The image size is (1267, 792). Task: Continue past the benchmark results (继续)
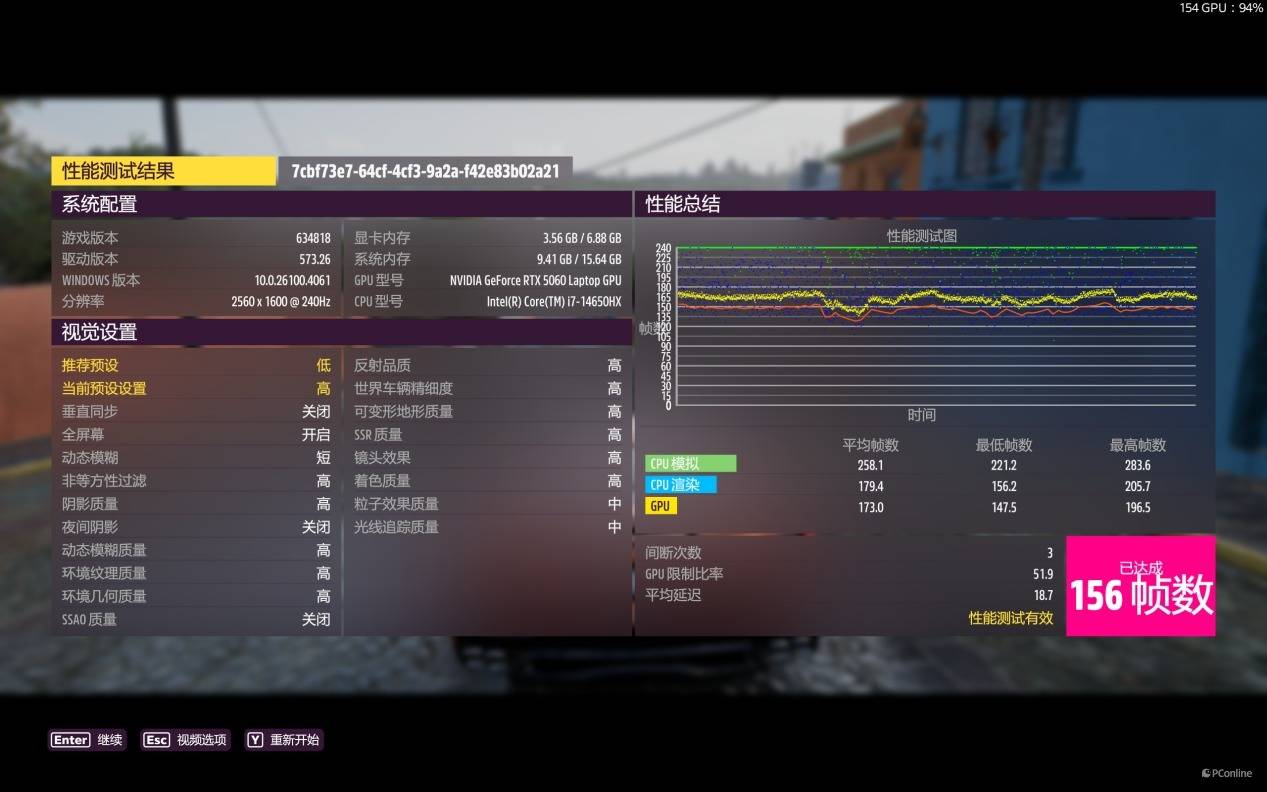click(87, 740)
